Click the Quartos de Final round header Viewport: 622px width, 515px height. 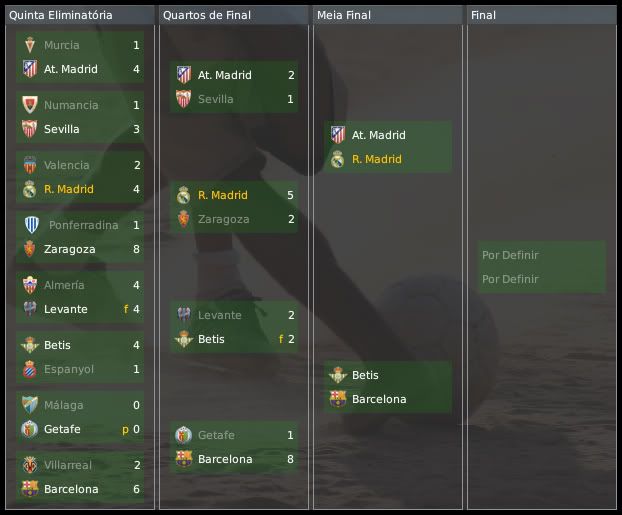(207, 15)
